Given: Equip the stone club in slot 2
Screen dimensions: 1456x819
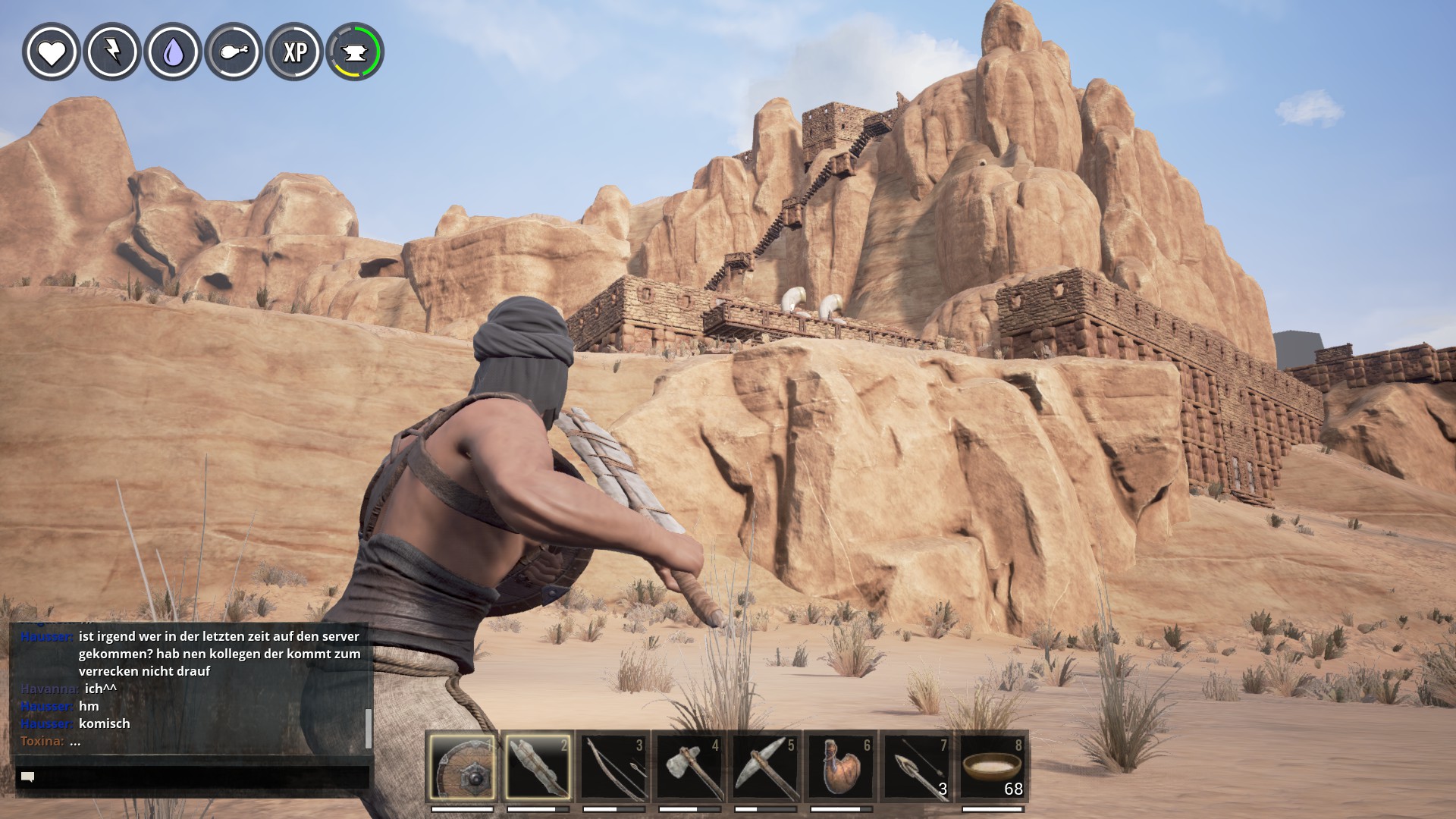Looking at the screenshot, I should (x=537, y=767).
